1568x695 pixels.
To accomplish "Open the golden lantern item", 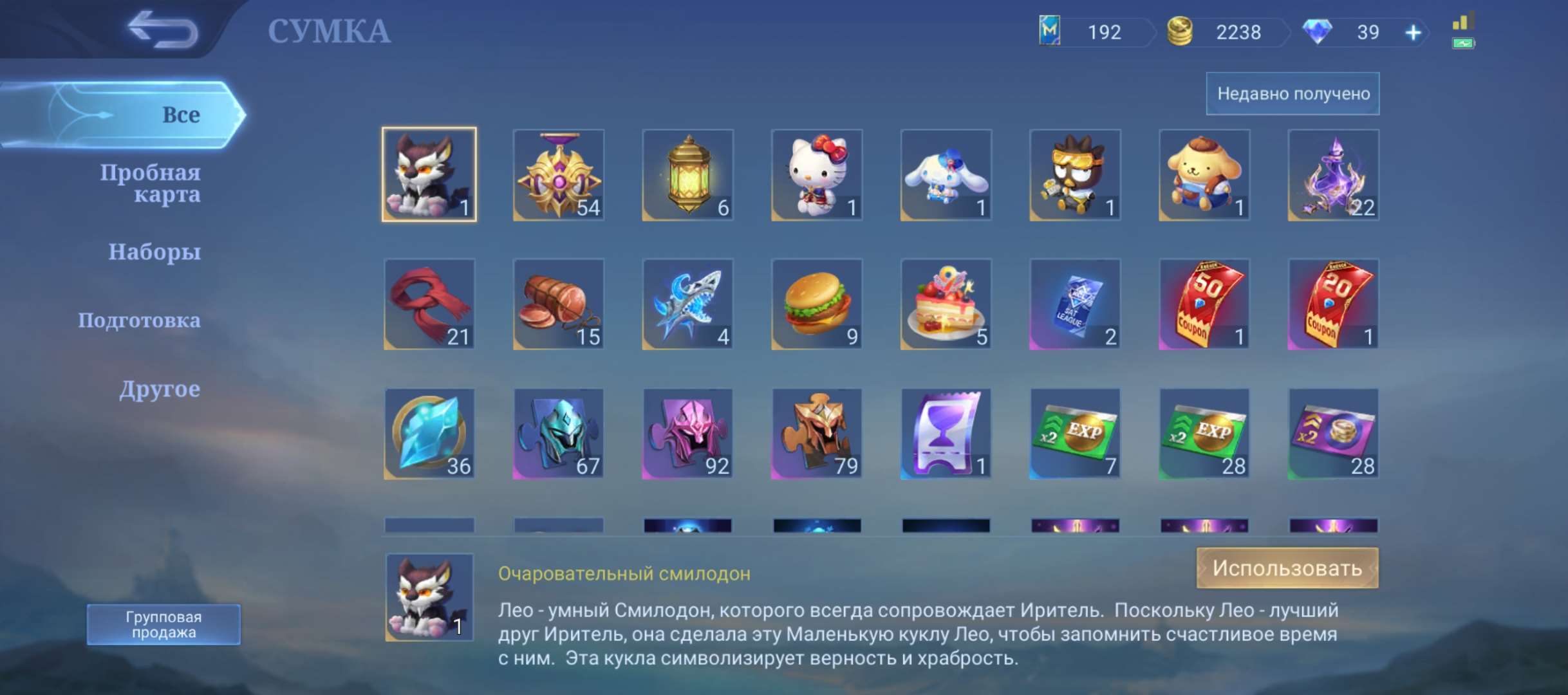I will click(x=686, y=175).
